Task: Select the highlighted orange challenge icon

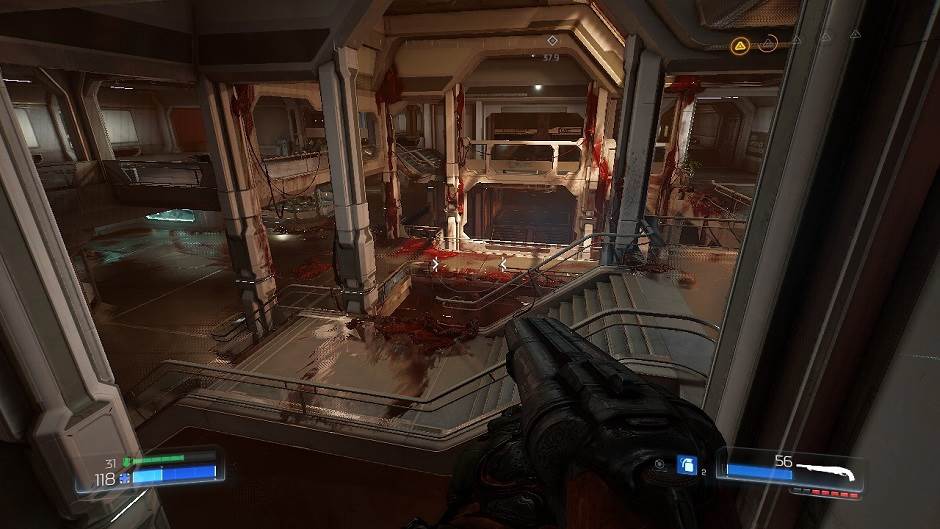Action: pos(739,44)
